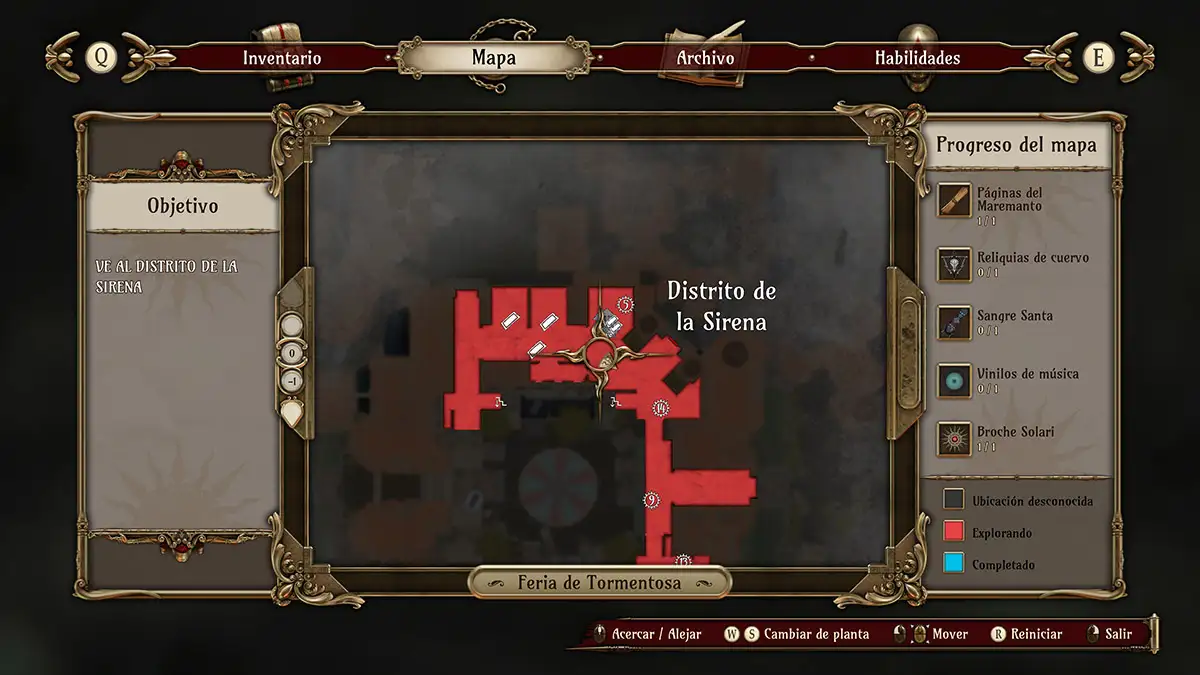Open the Habilidades tab
This screenshot has height=675, width=1200.
click(917, 58)
